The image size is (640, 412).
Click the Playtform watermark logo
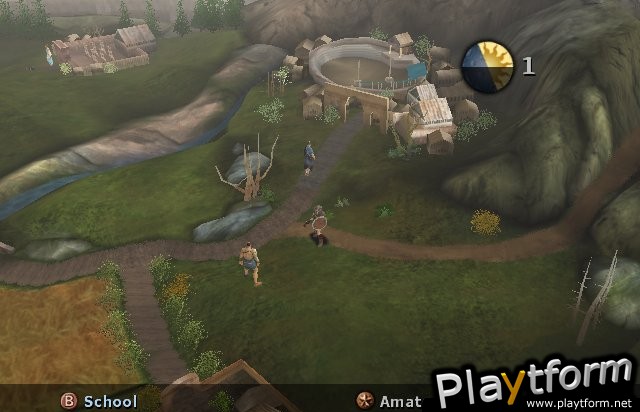[x=535, y=383]
